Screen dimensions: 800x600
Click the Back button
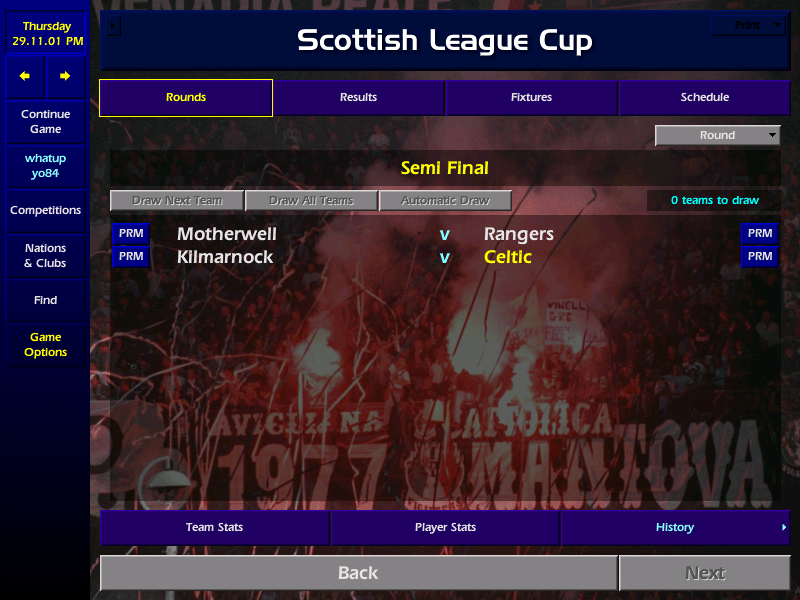pyautogui.click(x=358, y=573)
